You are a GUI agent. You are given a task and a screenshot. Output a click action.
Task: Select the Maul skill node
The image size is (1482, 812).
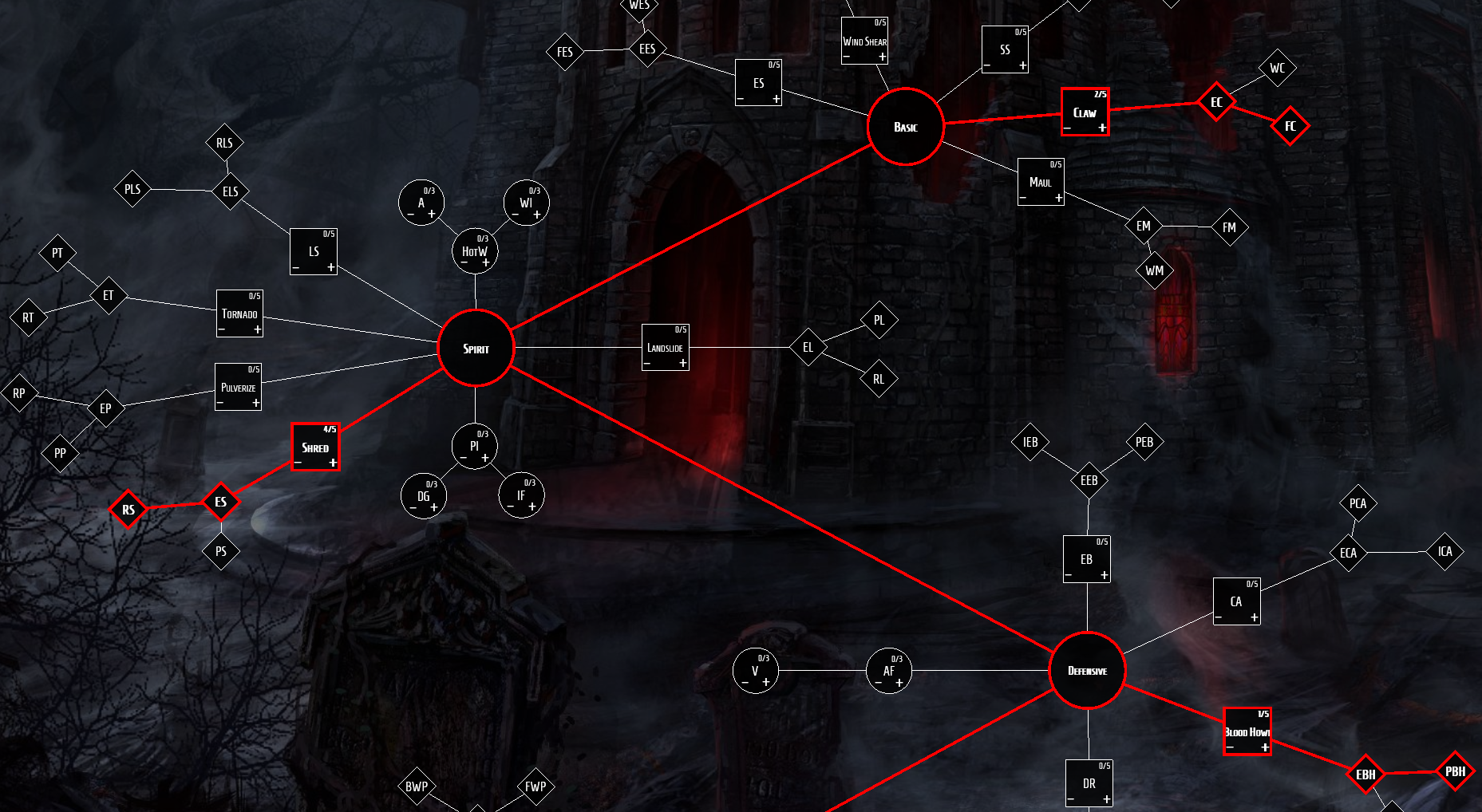(1041, 182)
